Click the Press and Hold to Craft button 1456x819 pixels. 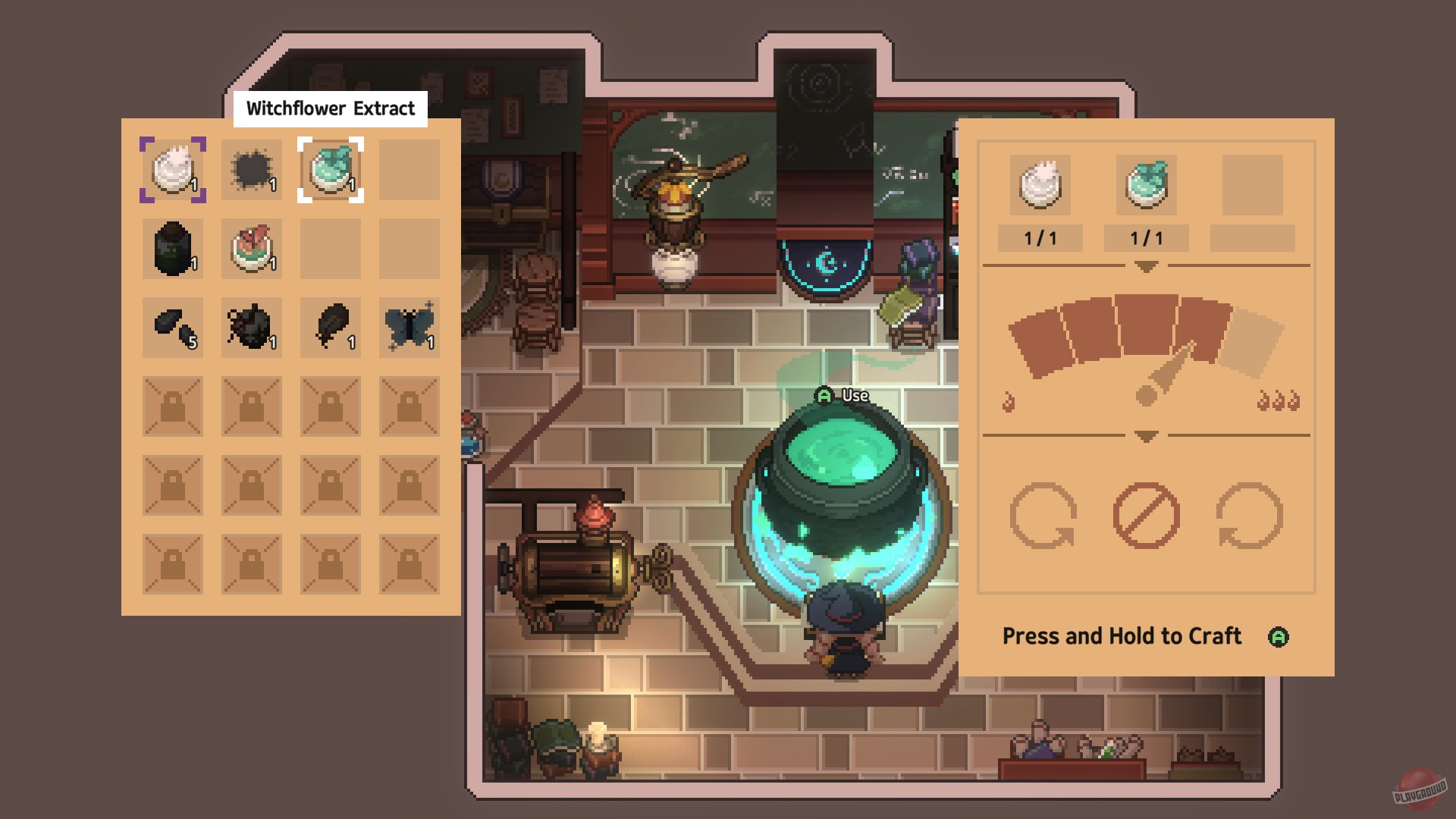(1122, 637)
